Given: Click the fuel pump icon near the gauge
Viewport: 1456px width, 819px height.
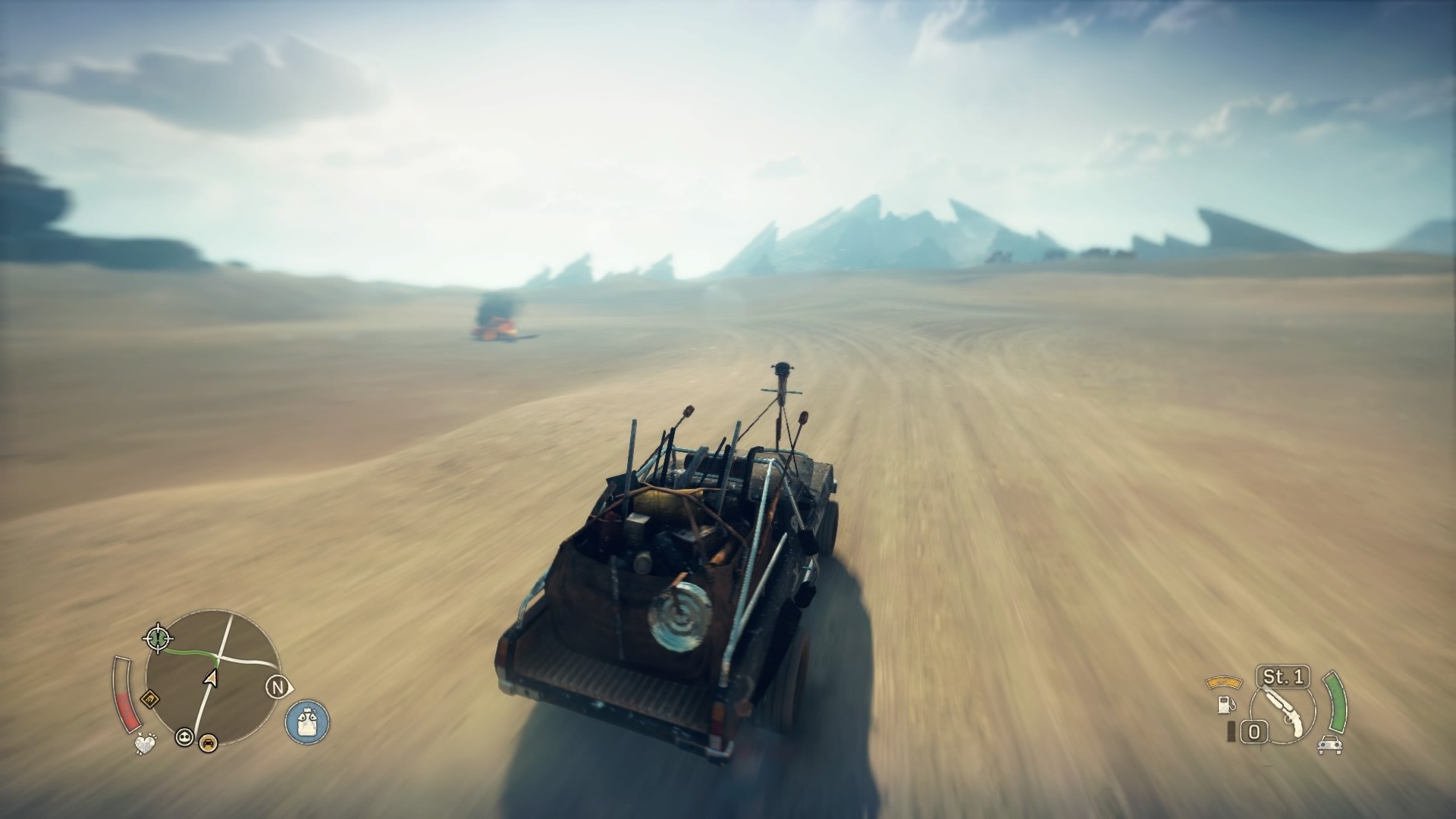Looking at the screenshot, I should point(1226,705).
